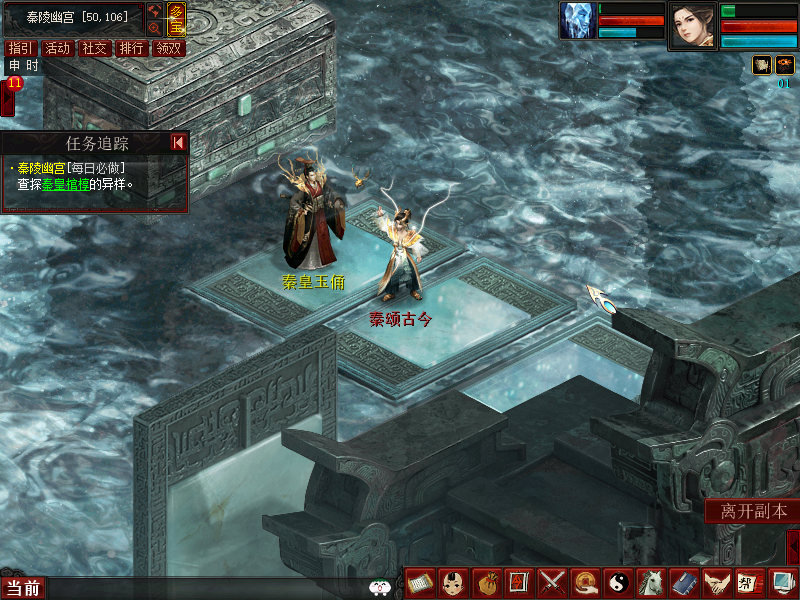
Task: Click the magnifier search icon beside the location
Action: (x=155, y=29)
